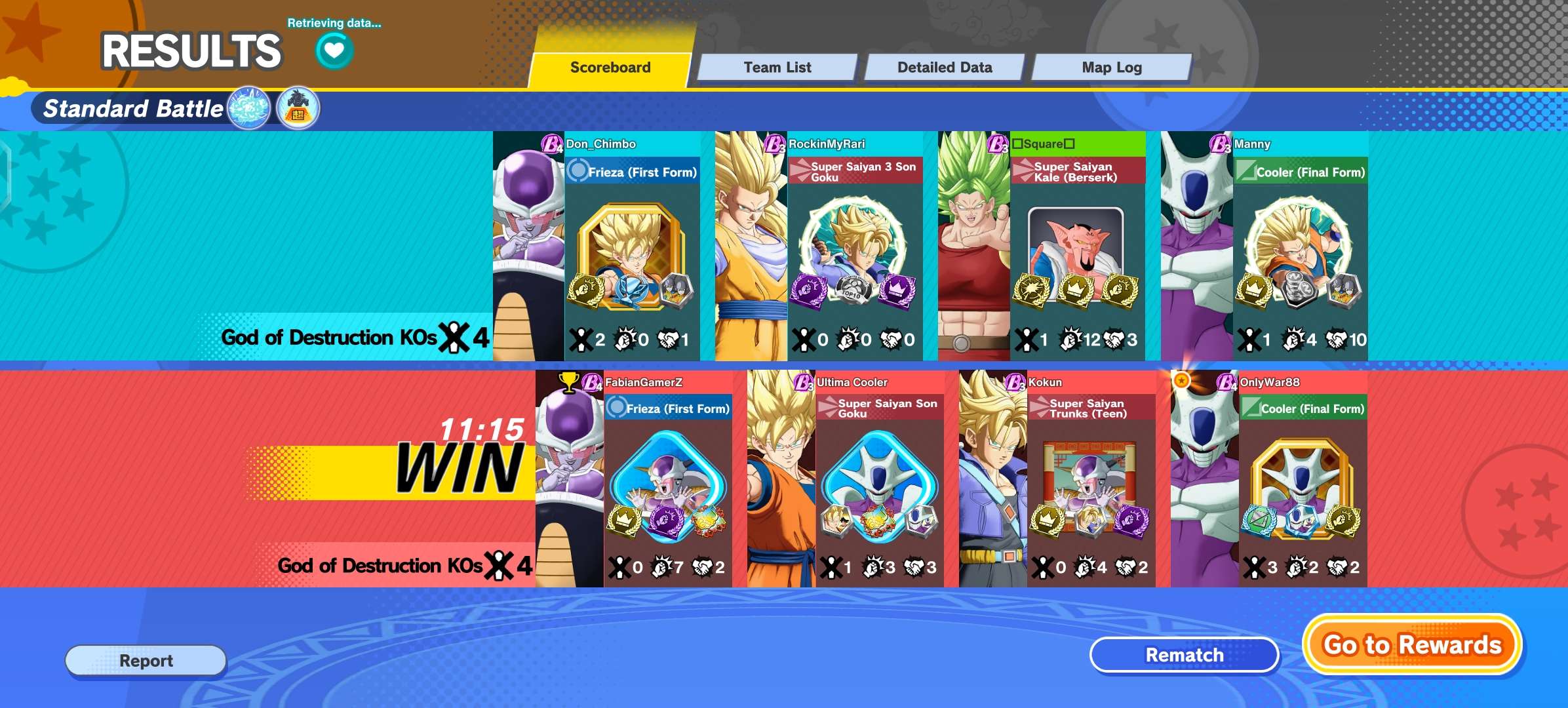Open the Team List tab

[x=777, y=68]
